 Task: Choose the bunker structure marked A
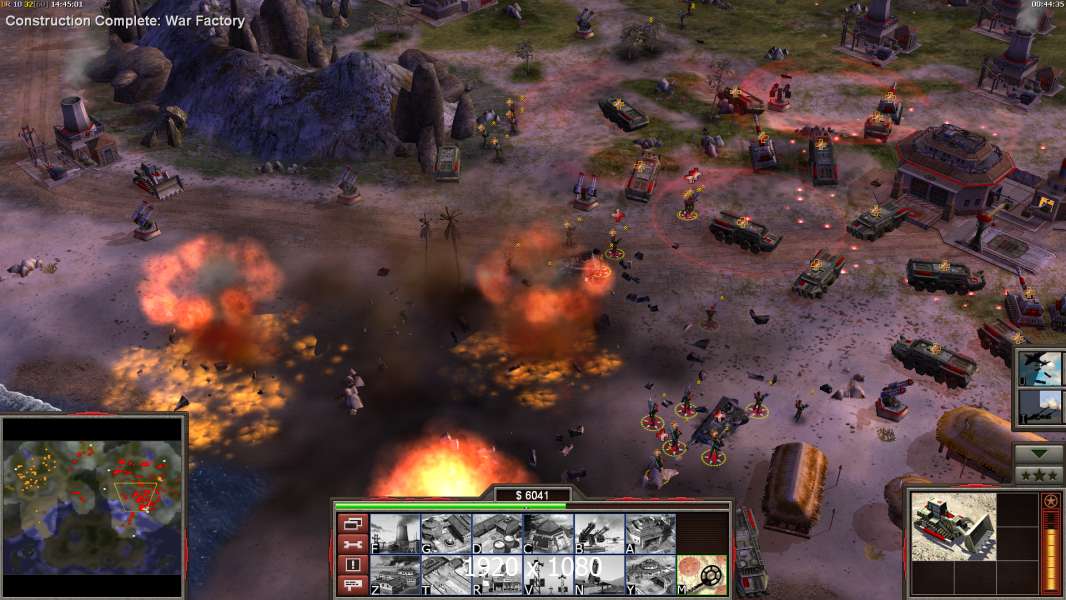(x=650, y=534)
